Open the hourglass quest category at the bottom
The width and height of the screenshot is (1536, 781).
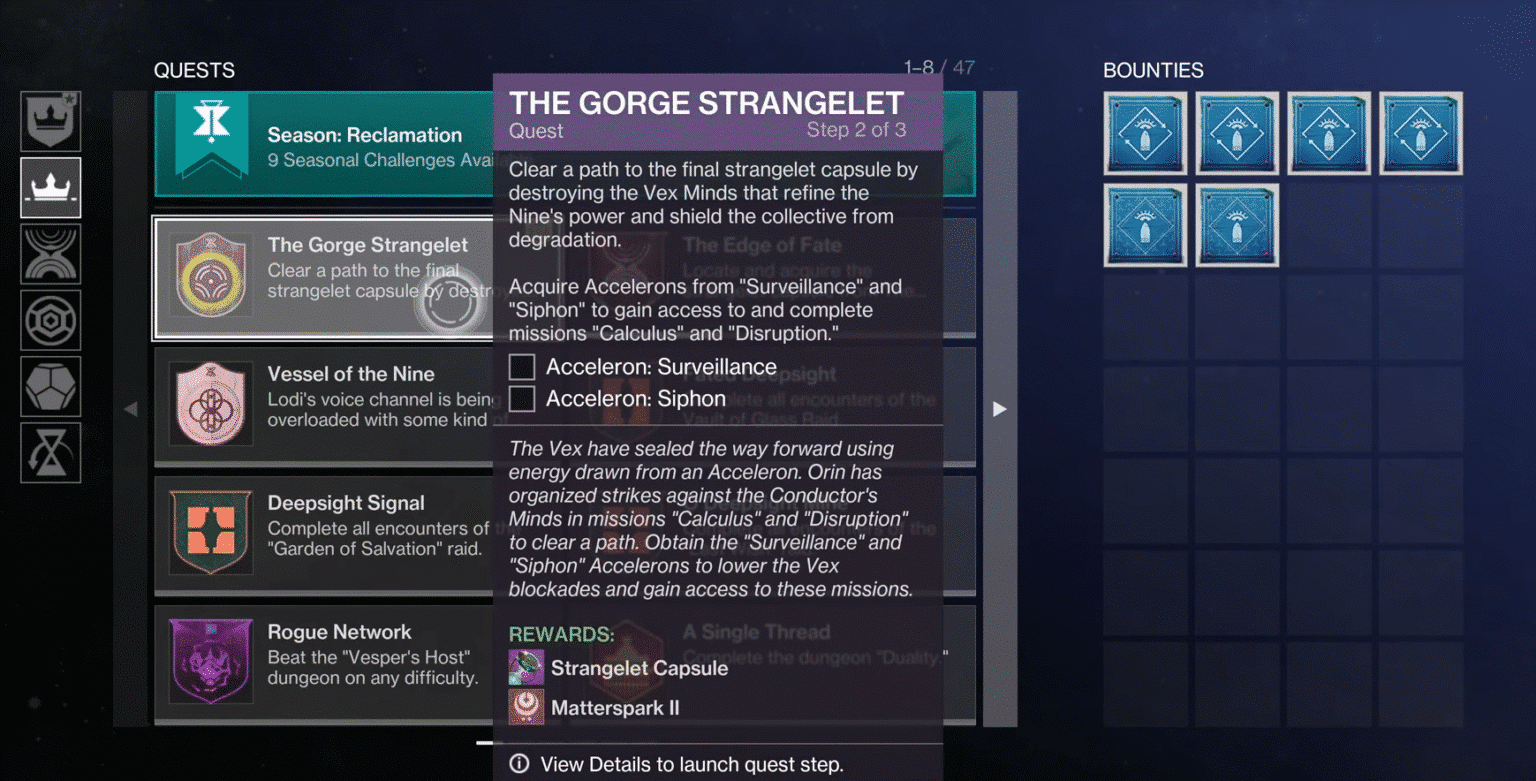point(51,452)
